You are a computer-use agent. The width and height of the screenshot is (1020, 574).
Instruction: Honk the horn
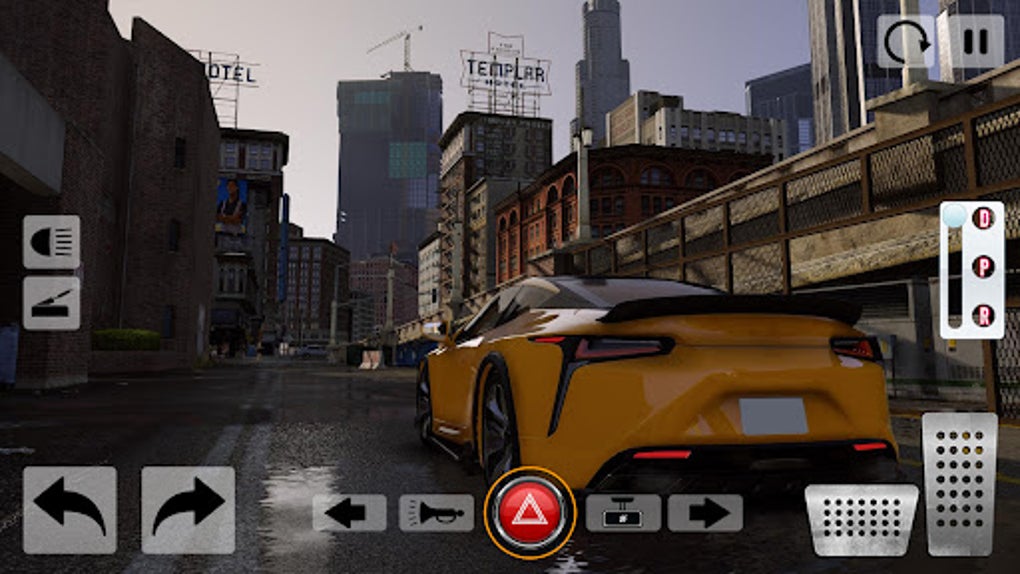point(436,513)
